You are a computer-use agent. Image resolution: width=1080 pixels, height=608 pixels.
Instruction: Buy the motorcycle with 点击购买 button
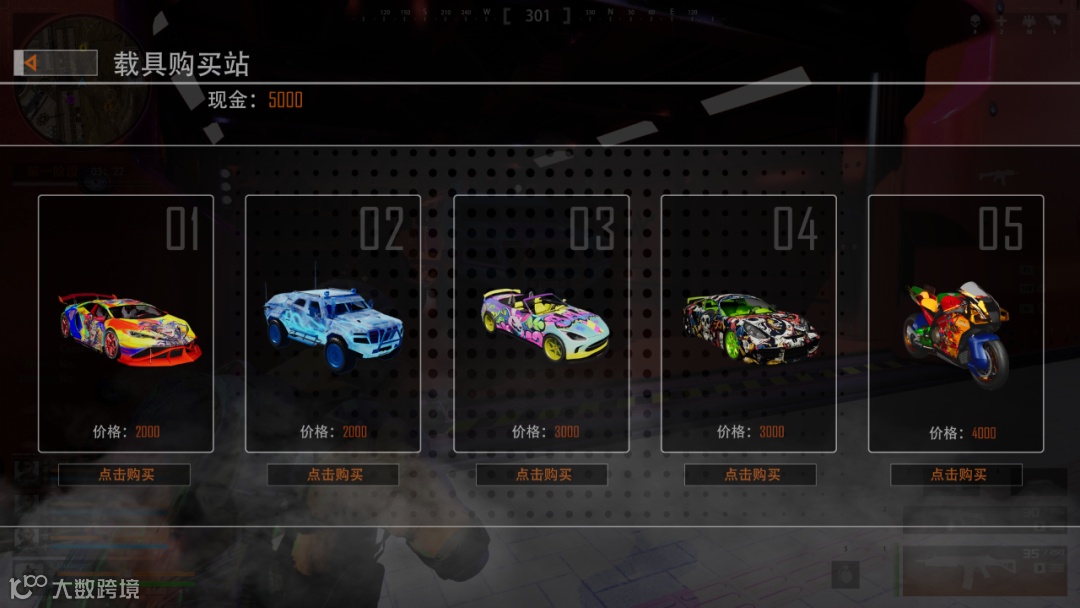point(957,475)
